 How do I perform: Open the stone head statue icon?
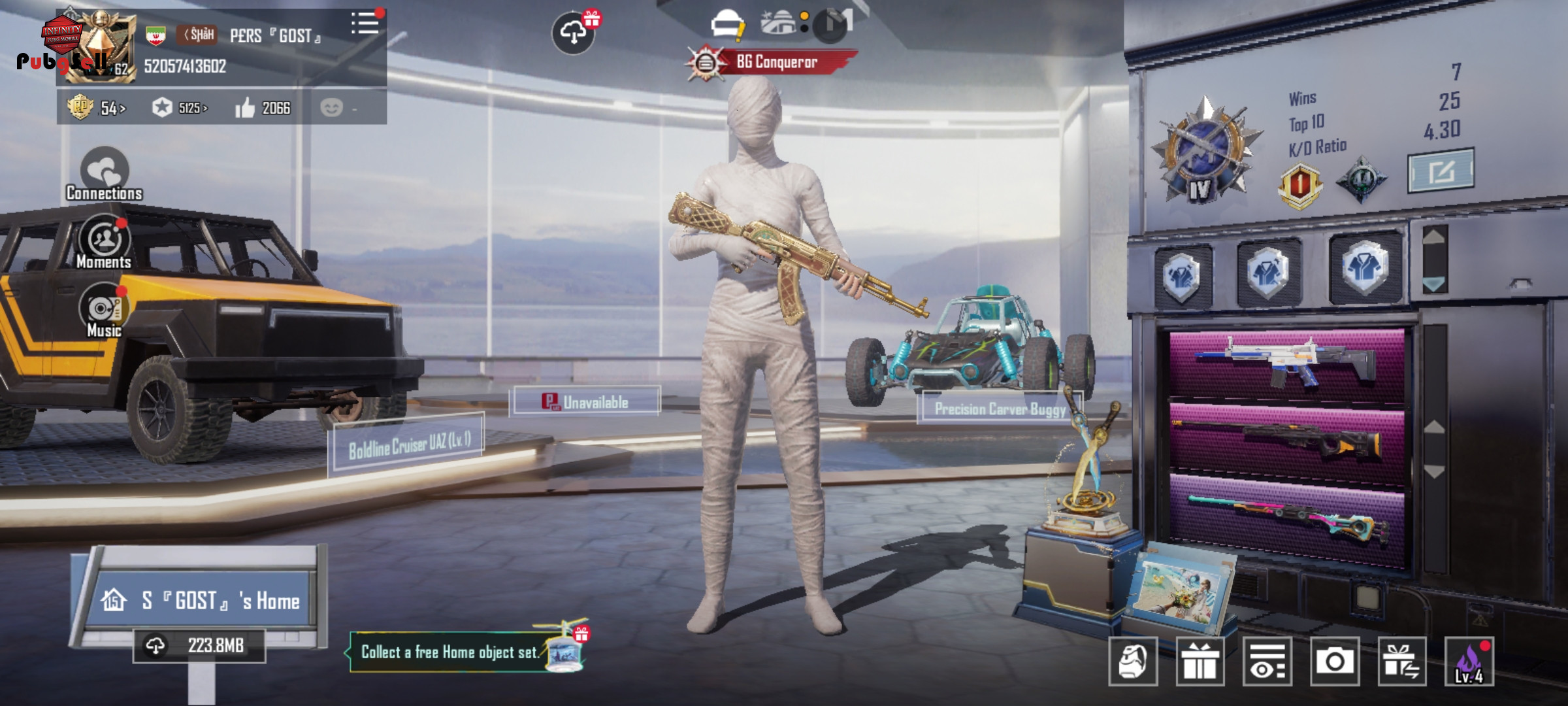[1133, 661]
